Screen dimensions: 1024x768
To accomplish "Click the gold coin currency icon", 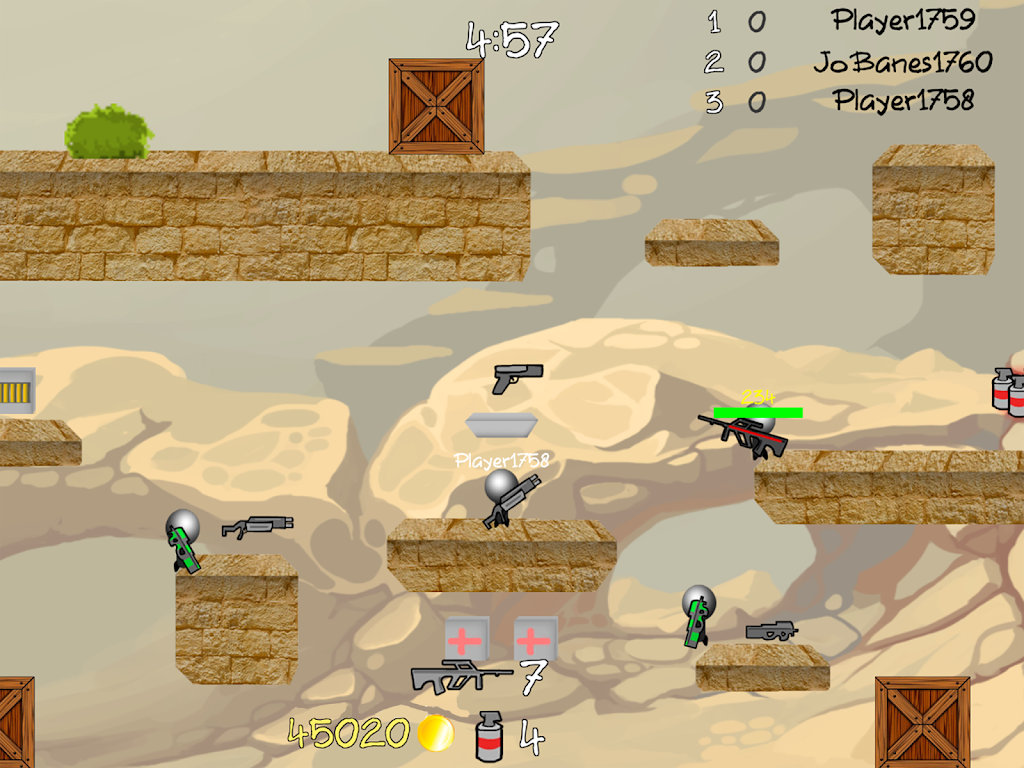I will point(435,734).
